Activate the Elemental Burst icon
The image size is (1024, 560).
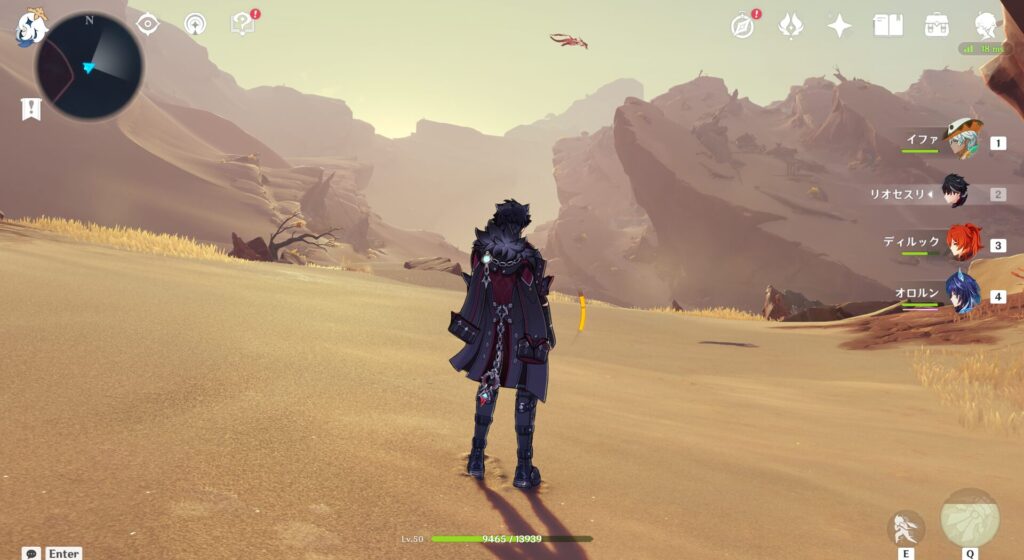pos(970,518)
